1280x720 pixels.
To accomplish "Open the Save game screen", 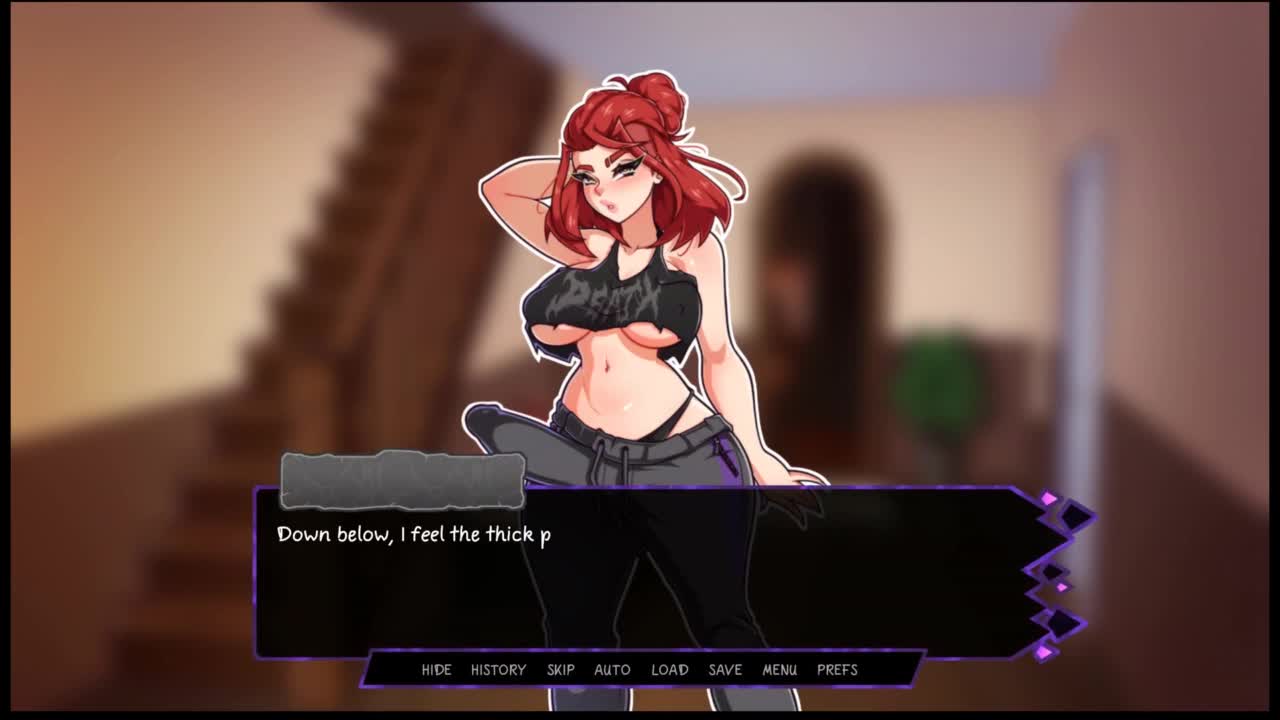I will pos(725,670).
